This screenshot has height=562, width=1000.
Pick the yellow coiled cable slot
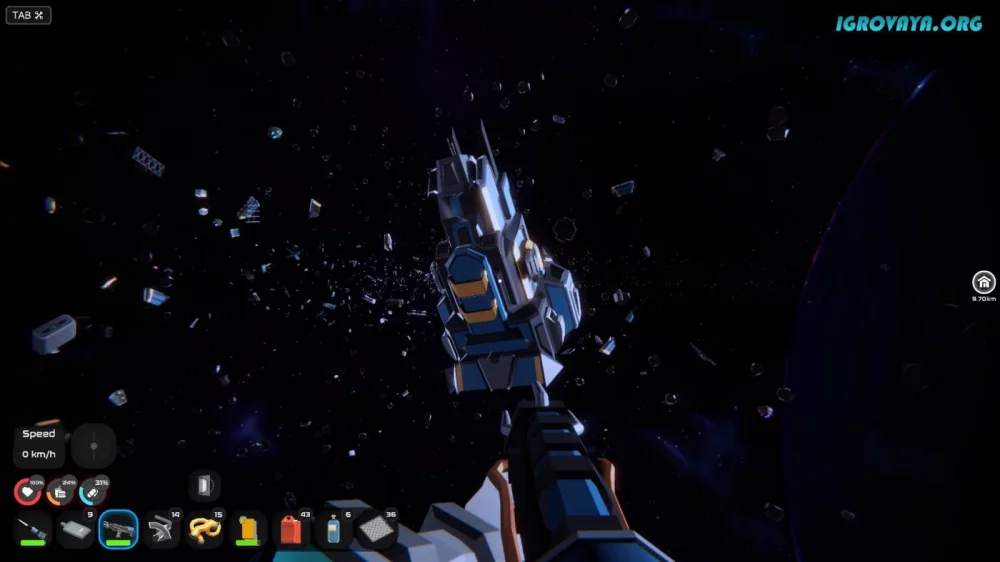click(x=205, y=529)
